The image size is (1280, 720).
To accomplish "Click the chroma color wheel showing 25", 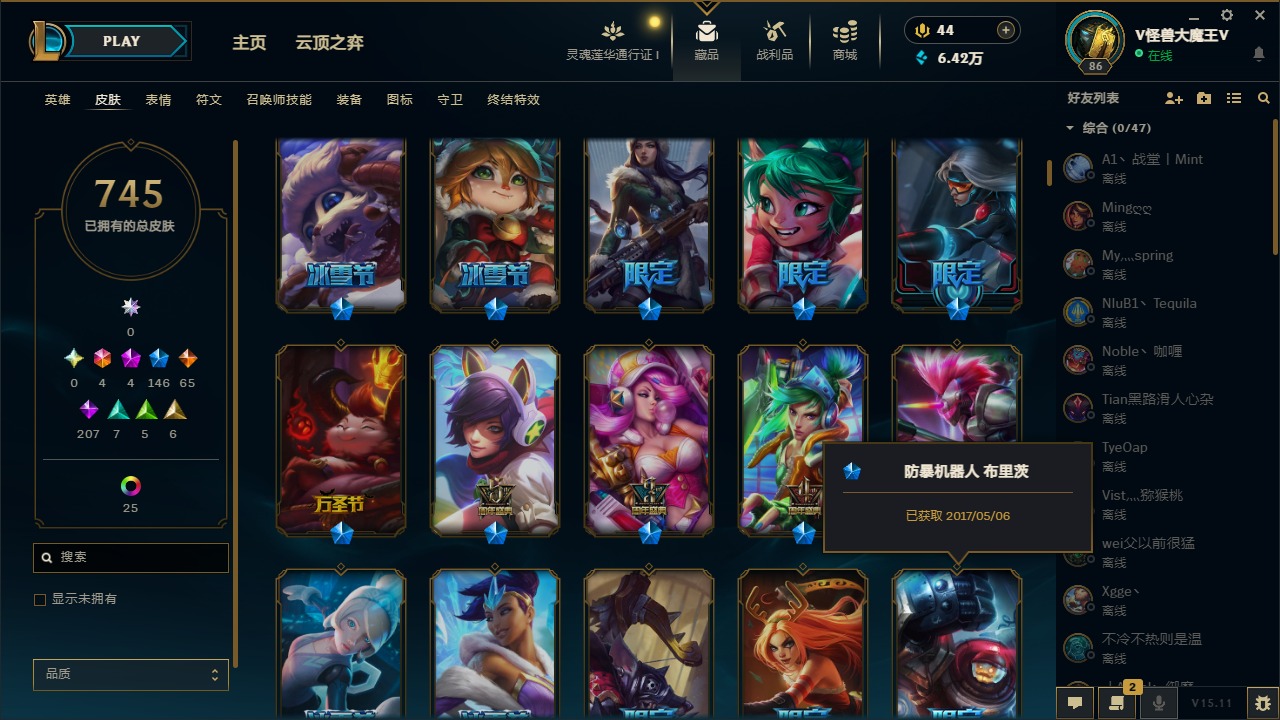I will (130, 487).
